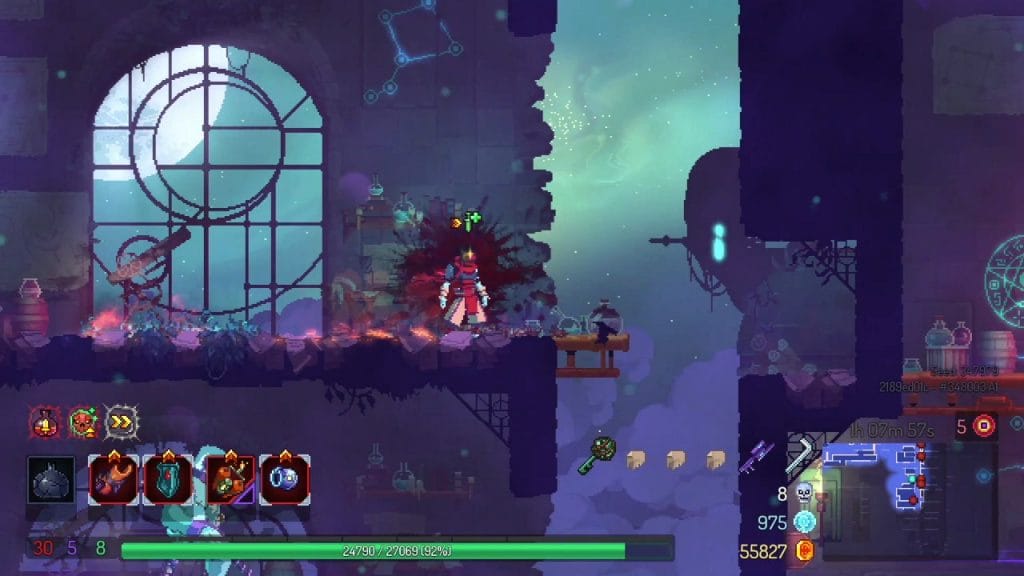
Task: Click the red target boss cell counter icon
Action: (985, 426)
